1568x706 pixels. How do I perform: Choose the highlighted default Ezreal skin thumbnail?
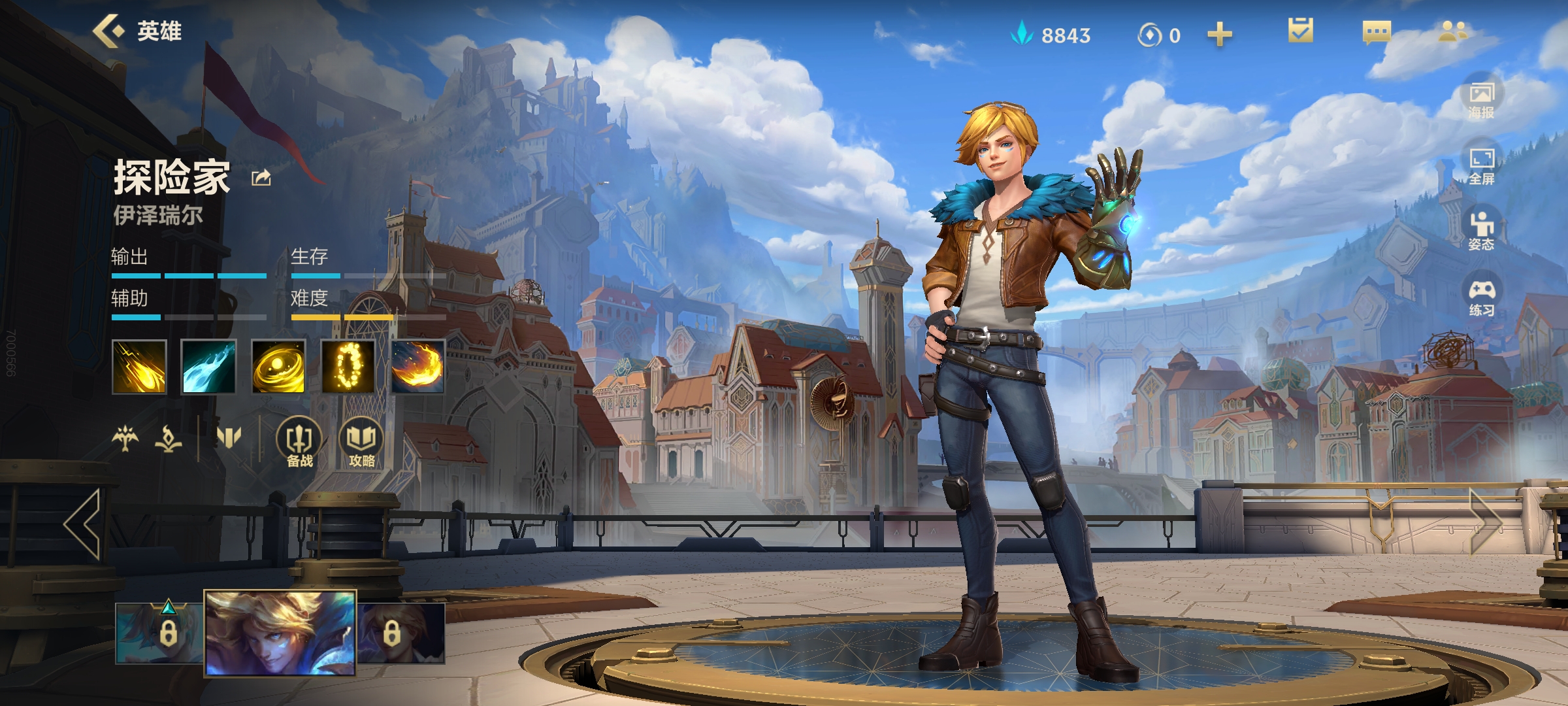point(280,632)
